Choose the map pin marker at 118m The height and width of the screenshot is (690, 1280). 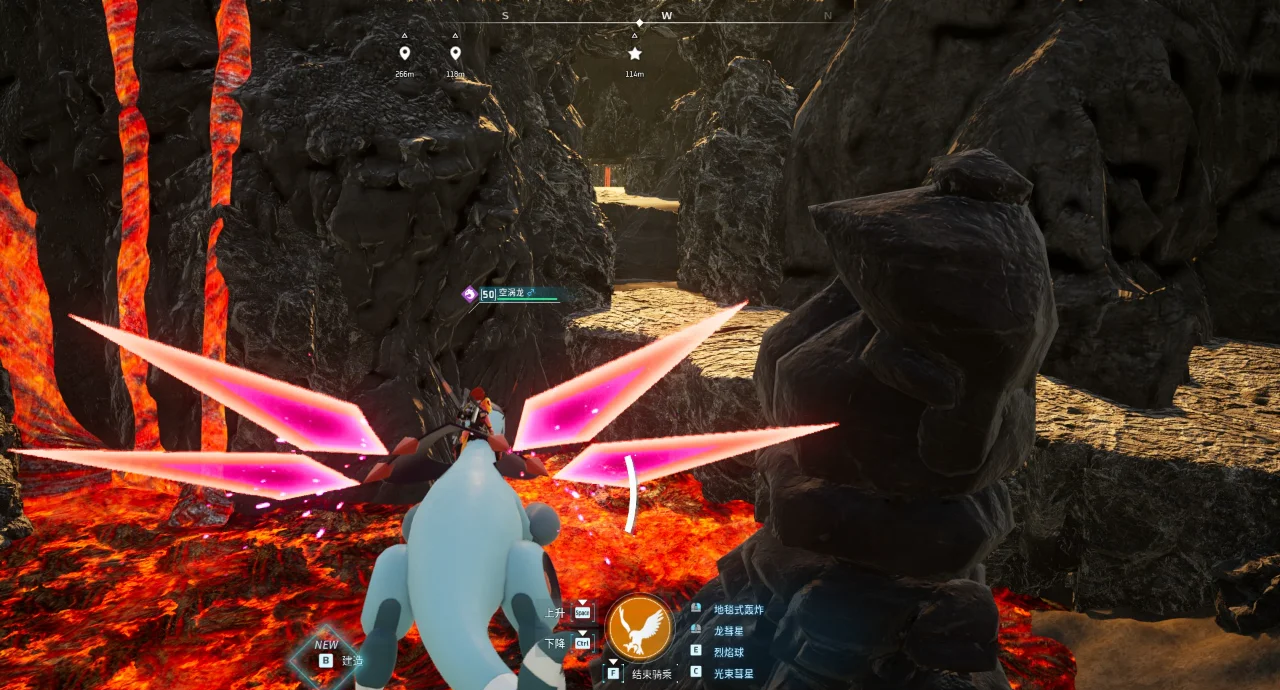pyautogui.click(x=455, y=53)
